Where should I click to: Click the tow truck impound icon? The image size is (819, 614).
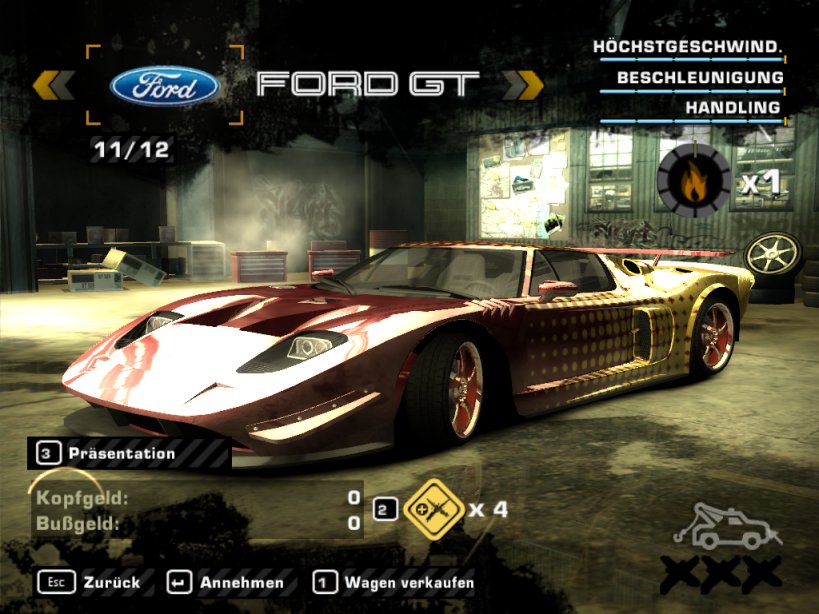click(x=726, y=527)
